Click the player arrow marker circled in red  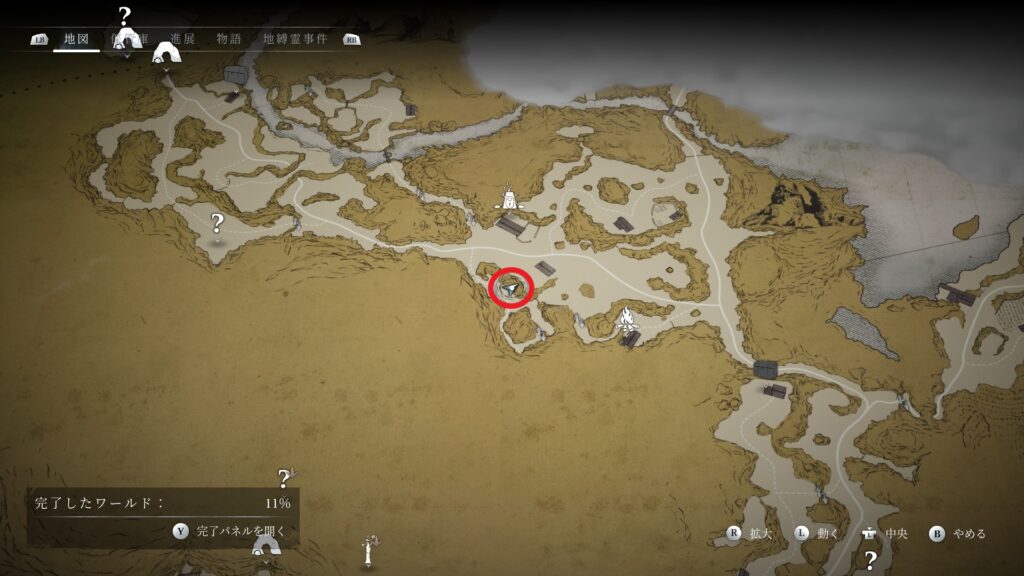coord(512,288)
